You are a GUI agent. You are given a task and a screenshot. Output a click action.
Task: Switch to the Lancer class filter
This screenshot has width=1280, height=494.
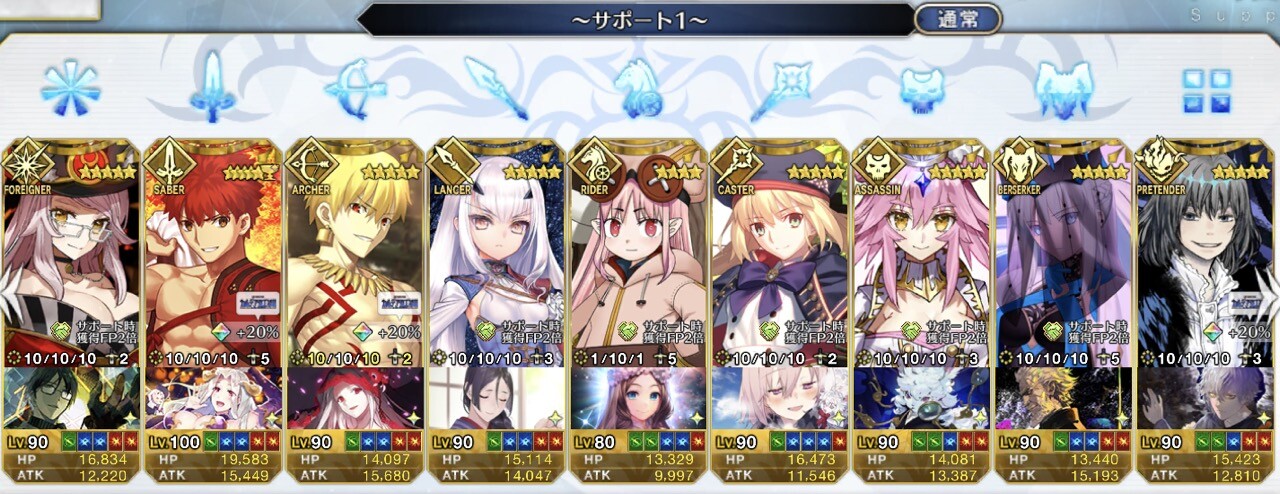(496, 88)
